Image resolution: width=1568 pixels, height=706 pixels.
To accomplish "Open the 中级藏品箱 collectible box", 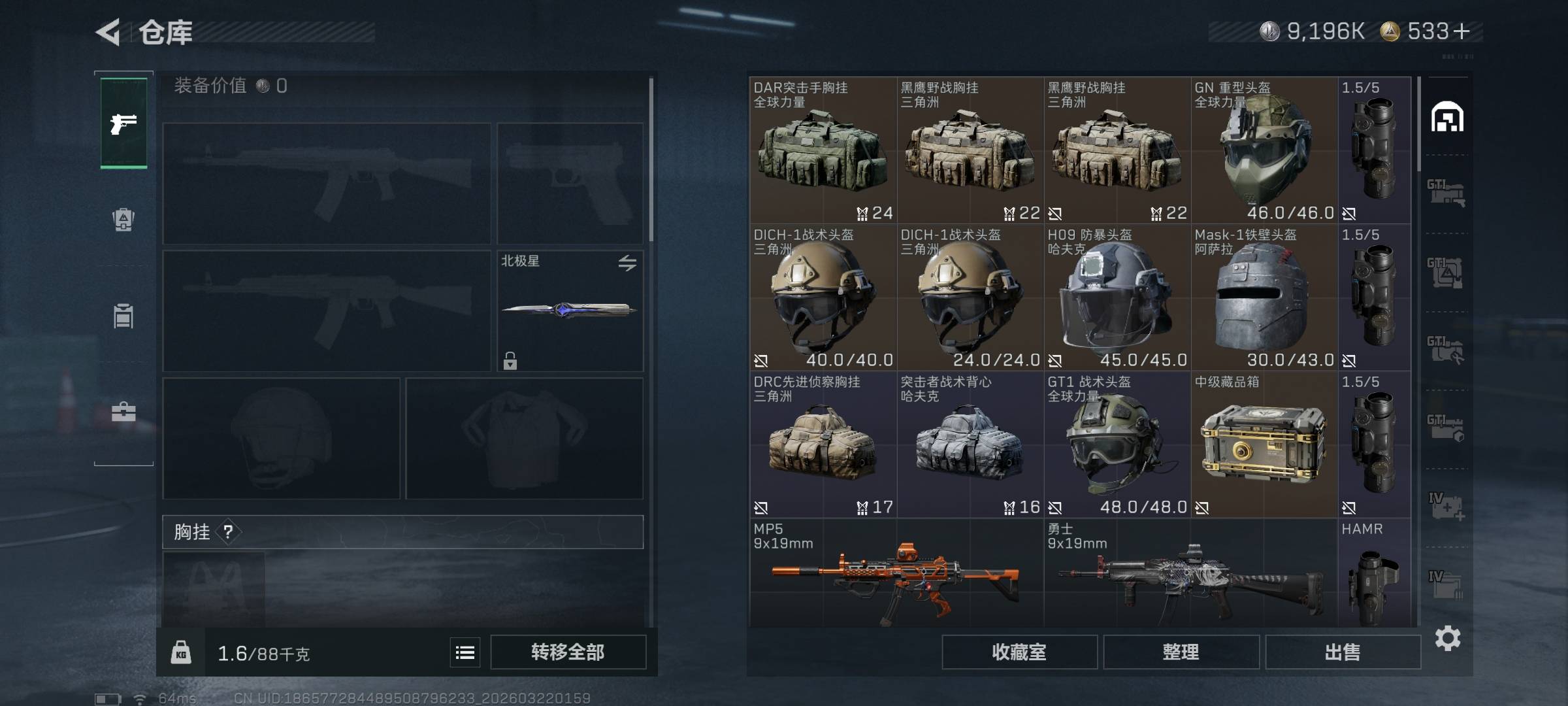I will tap(1264, 445).
